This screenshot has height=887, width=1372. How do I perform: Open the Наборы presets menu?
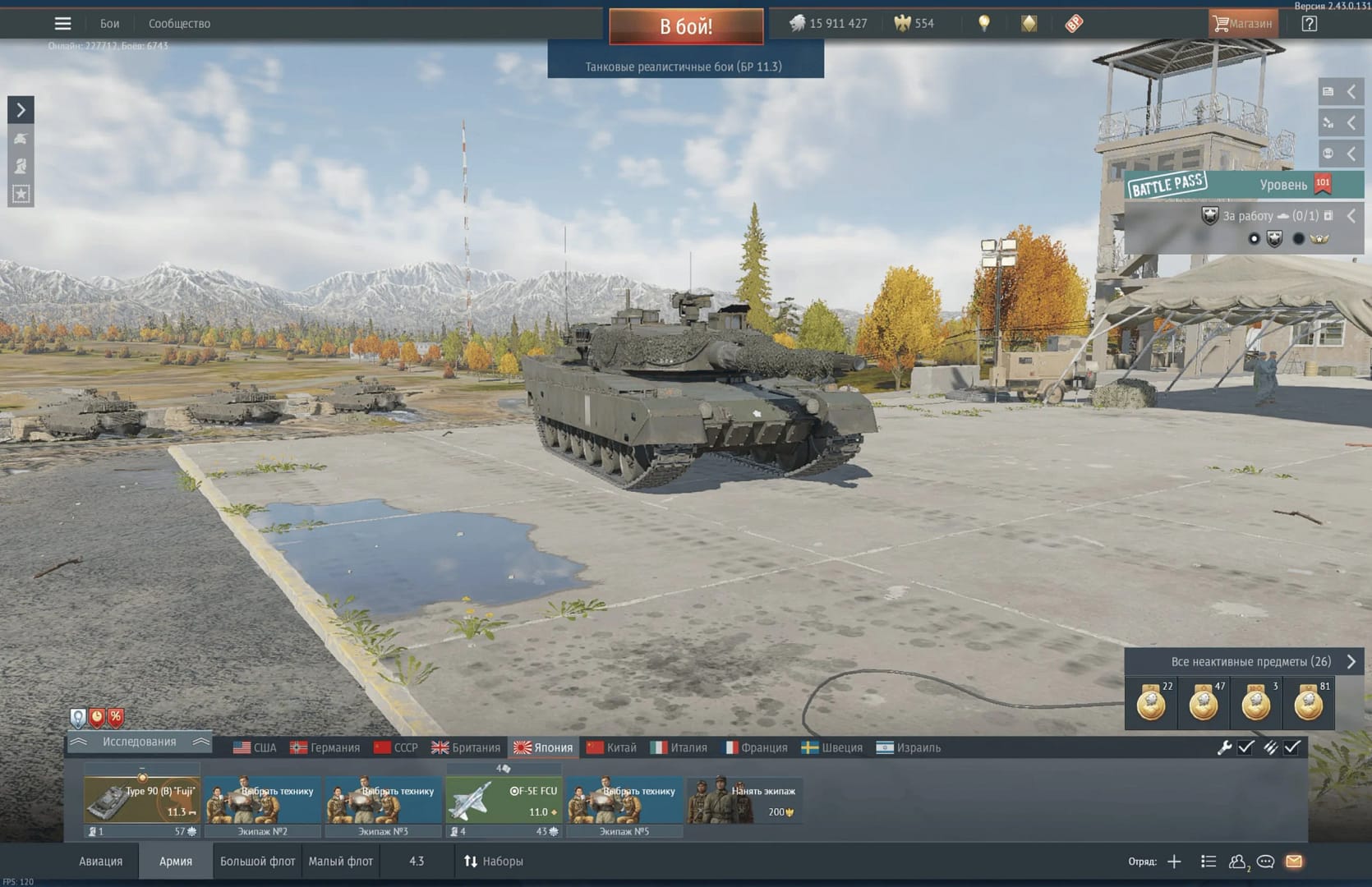(494, 862)
